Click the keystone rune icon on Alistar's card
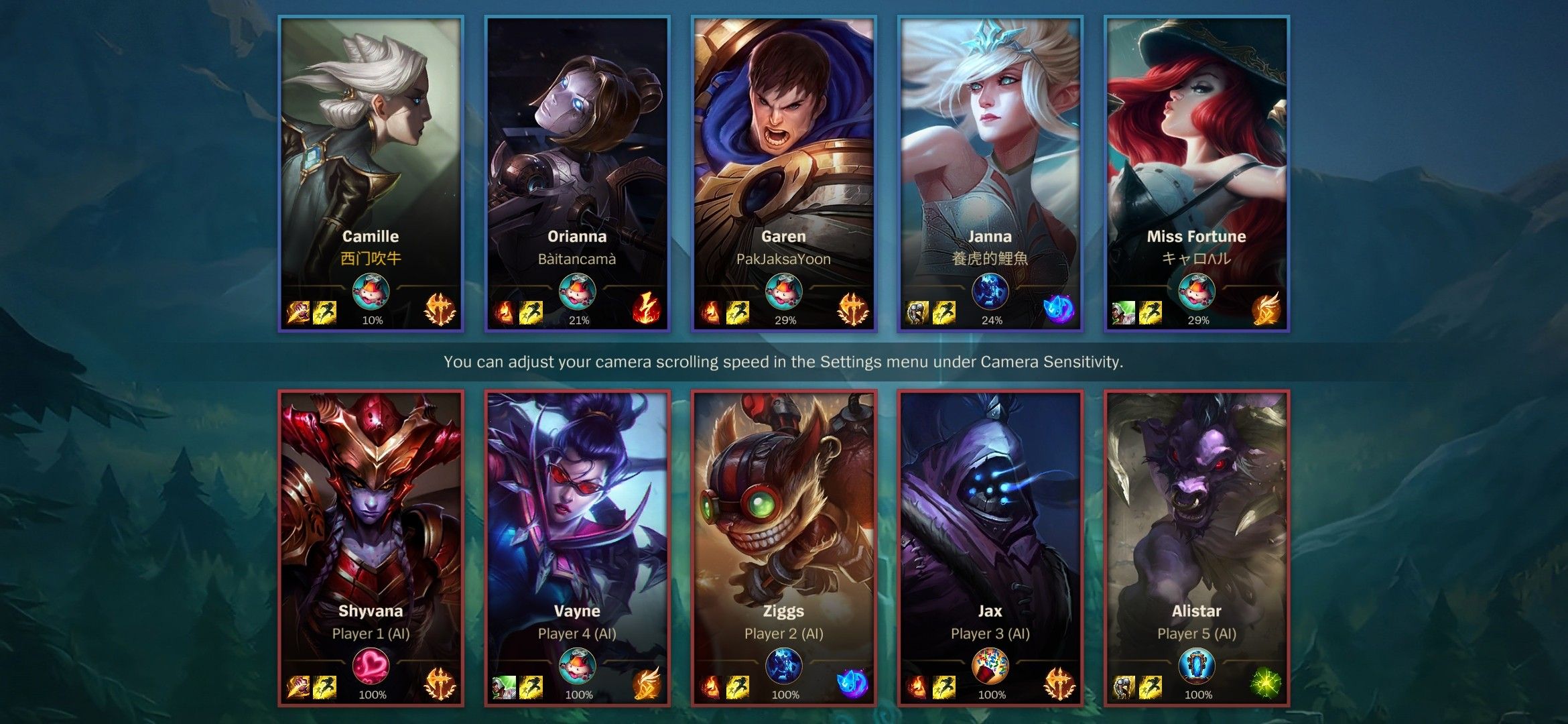This screenshot has width=1568, height=724. pyautogui.click(x=1266, y=685)
